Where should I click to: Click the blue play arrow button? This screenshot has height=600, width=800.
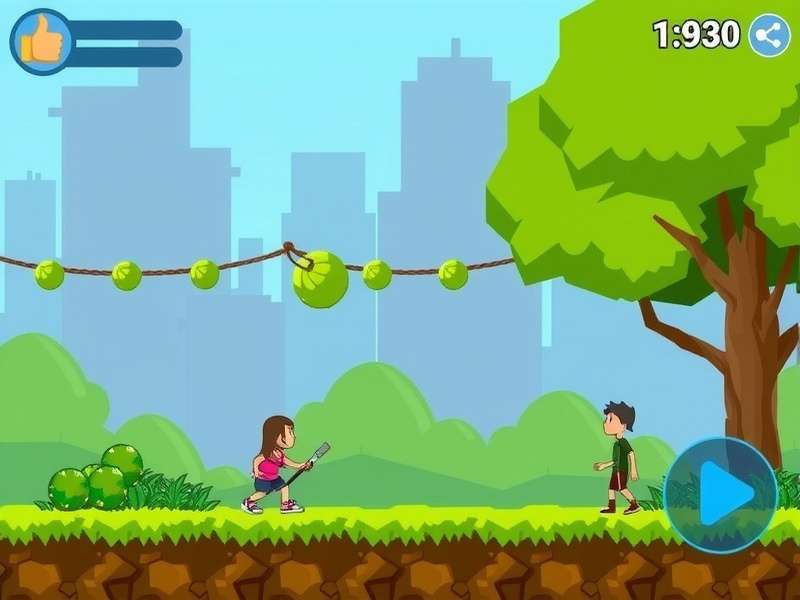(721, 494)
